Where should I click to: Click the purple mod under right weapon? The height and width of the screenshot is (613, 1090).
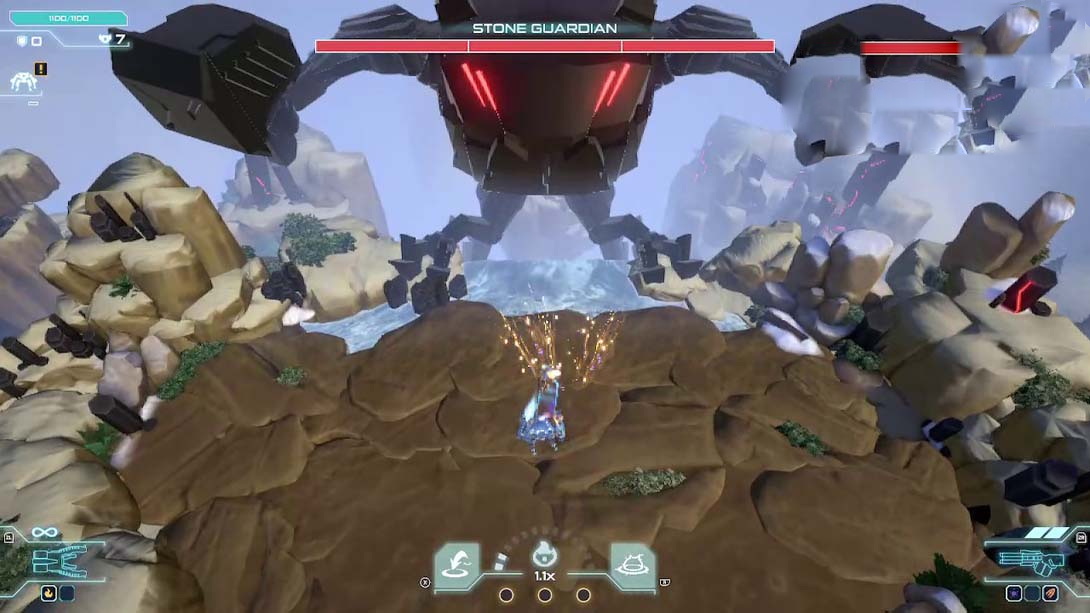click(1014, 593)
